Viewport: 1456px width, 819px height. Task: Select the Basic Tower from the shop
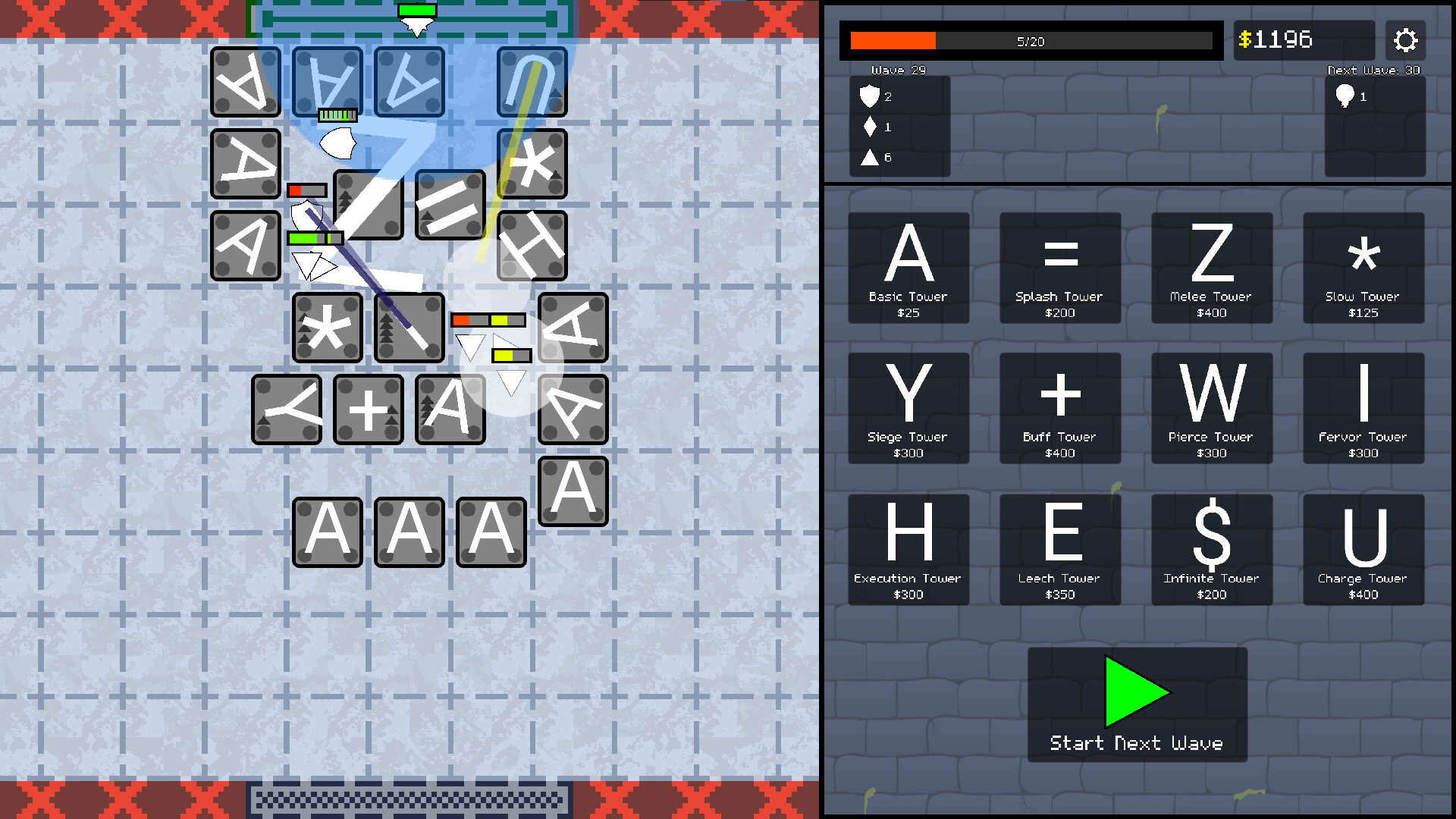(x=908, y=267)
